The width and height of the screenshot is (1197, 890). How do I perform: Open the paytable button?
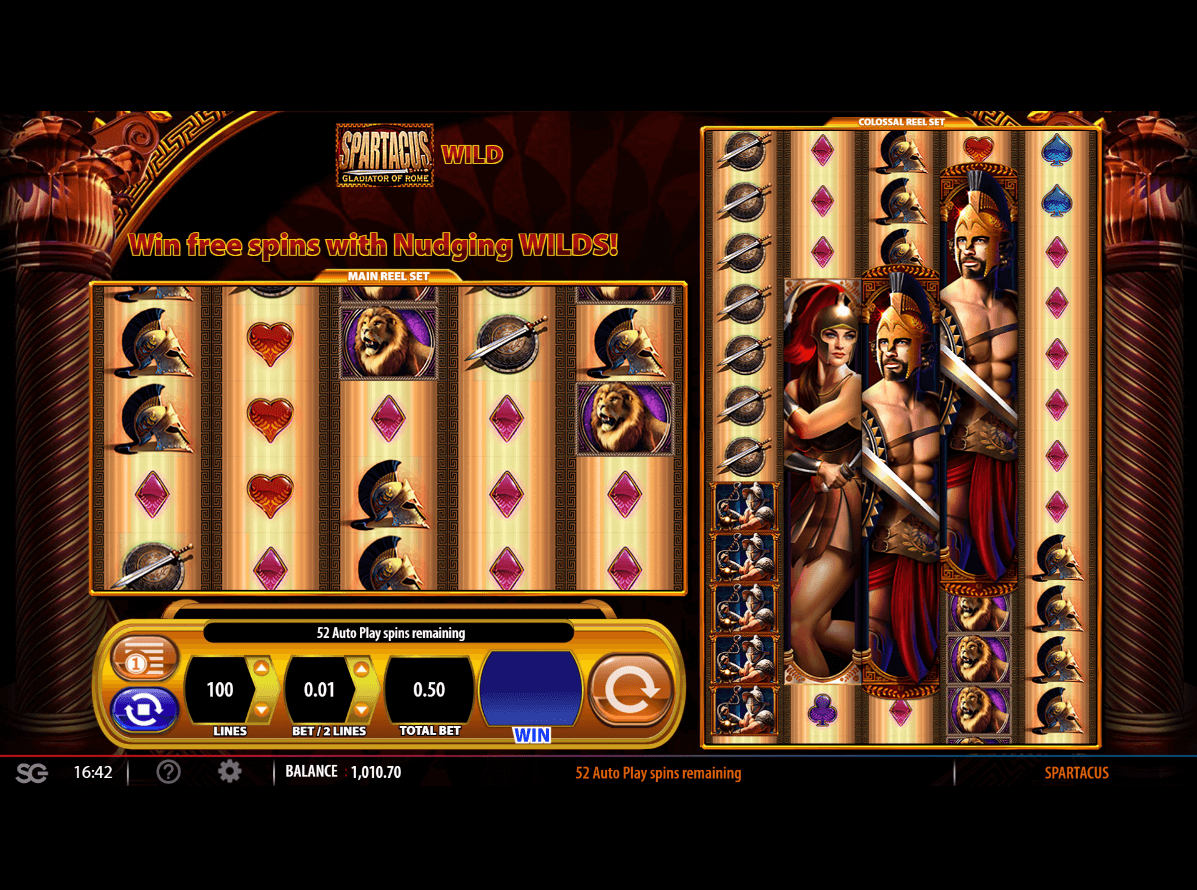144,659
